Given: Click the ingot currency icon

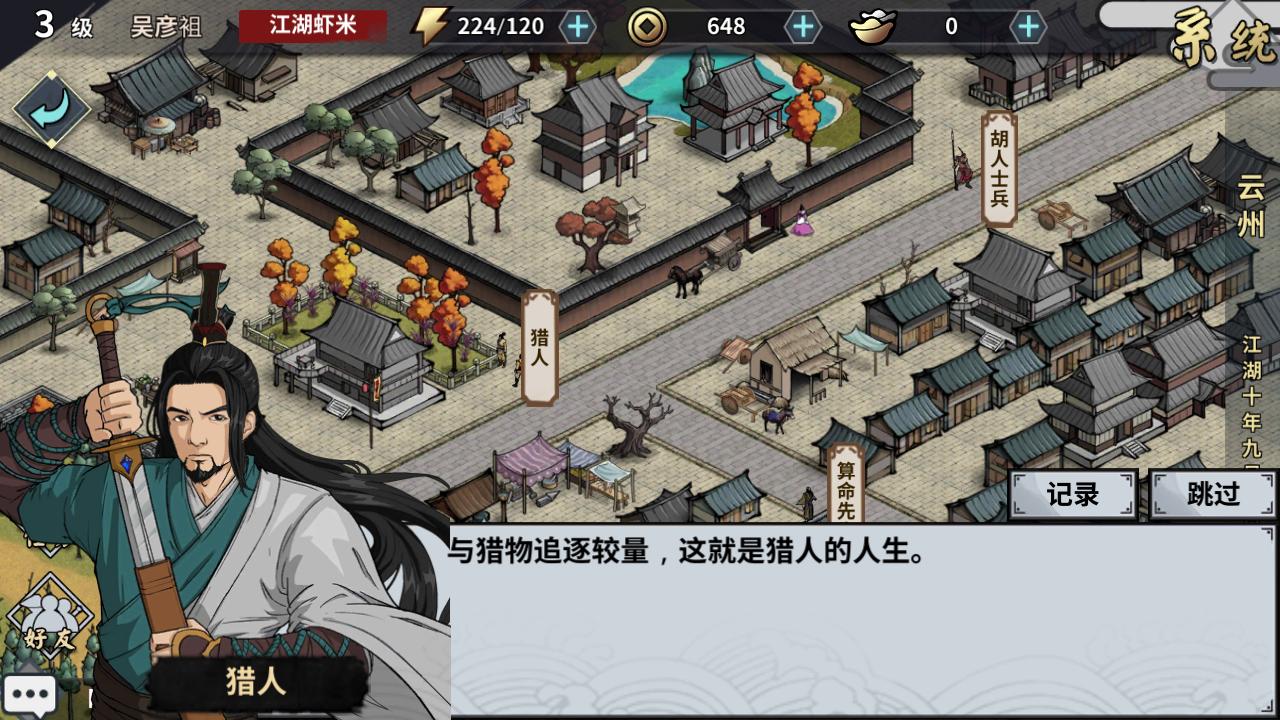Looking at the screenshot, I should [873, 27].
